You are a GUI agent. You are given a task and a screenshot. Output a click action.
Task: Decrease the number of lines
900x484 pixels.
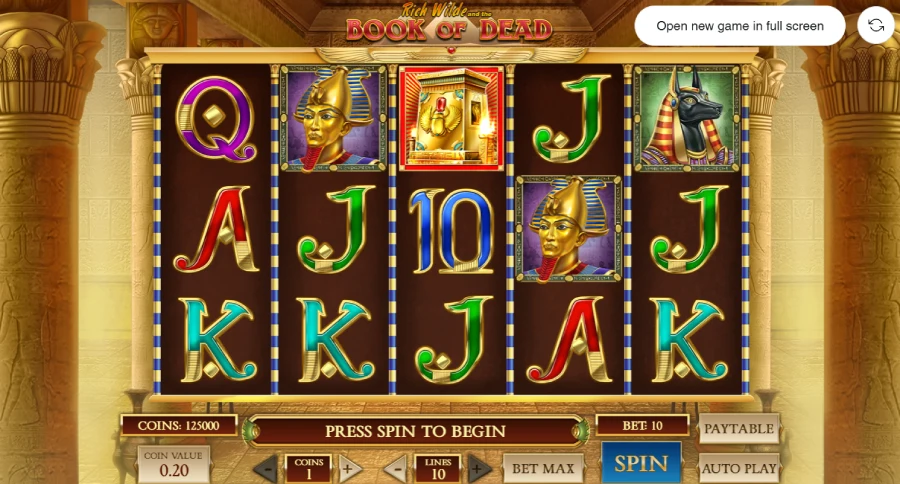point(397,468)
